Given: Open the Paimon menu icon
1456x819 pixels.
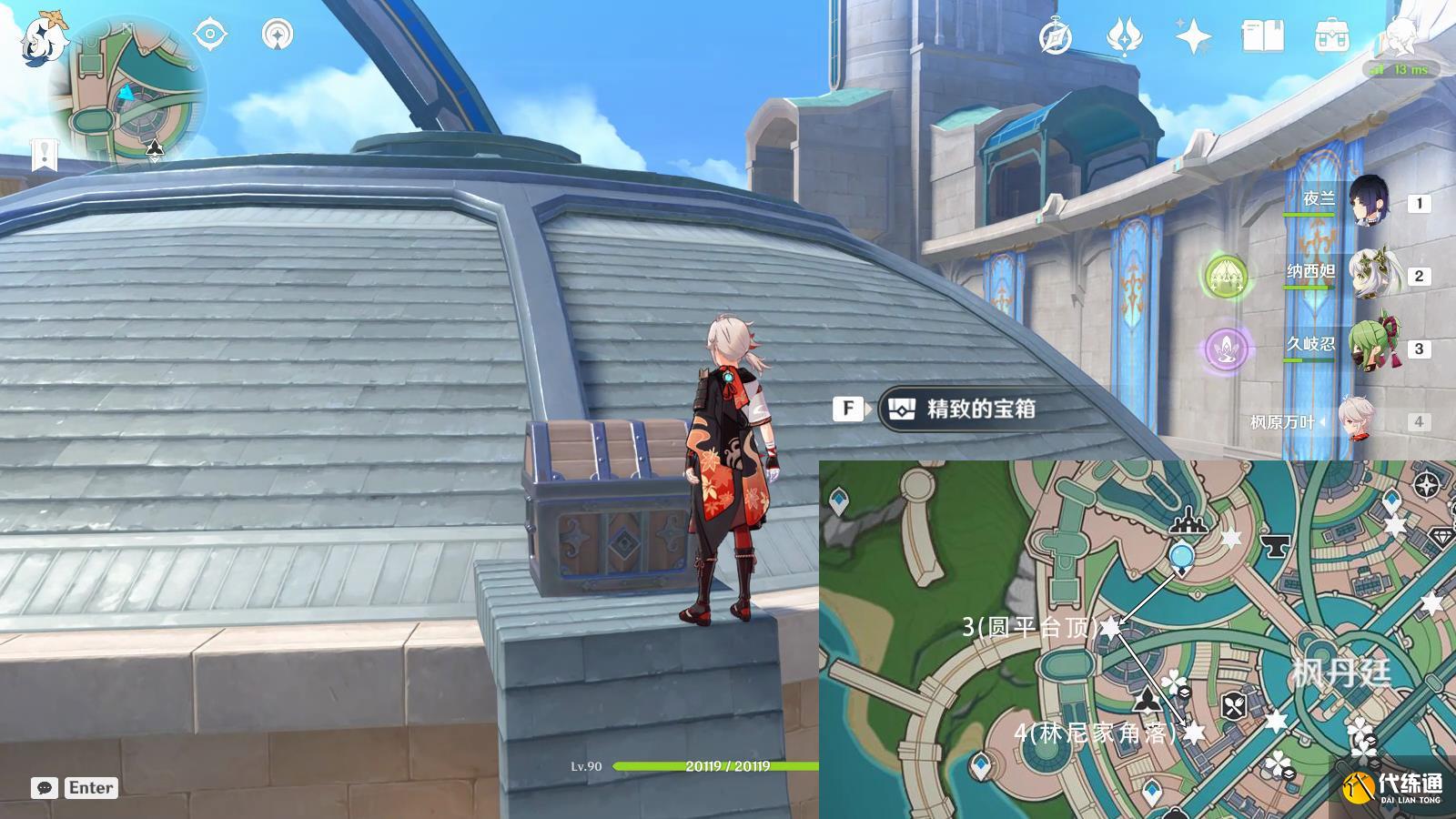Looking at the screenshot, I should coord(42,38).
